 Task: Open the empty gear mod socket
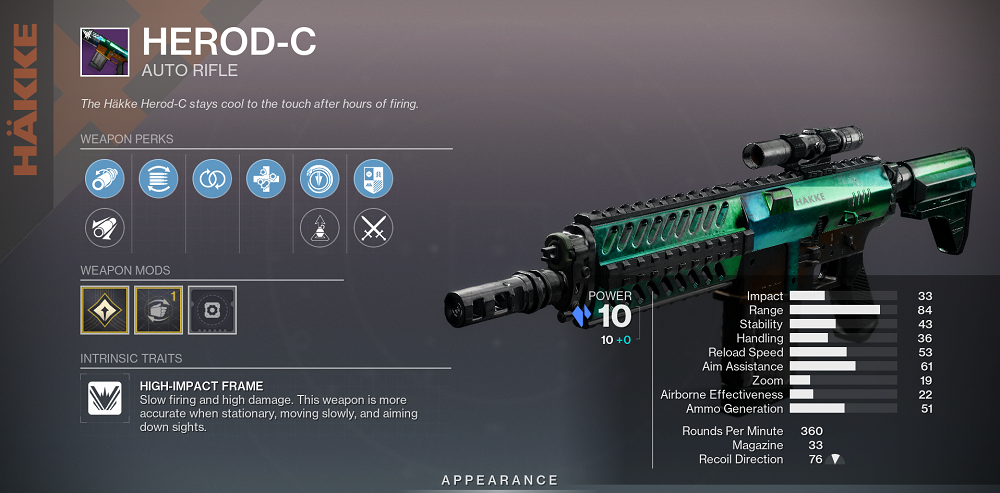[x=212, y=310]
